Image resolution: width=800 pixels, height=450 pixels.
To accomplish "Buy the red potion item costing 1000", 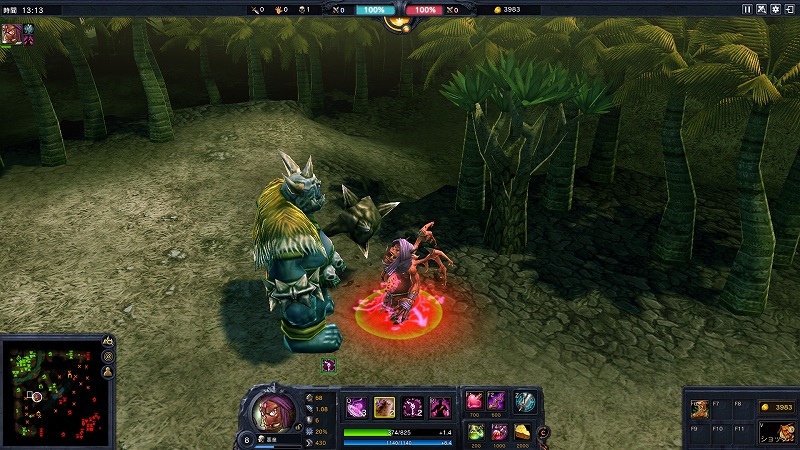I will click(497, 431).
